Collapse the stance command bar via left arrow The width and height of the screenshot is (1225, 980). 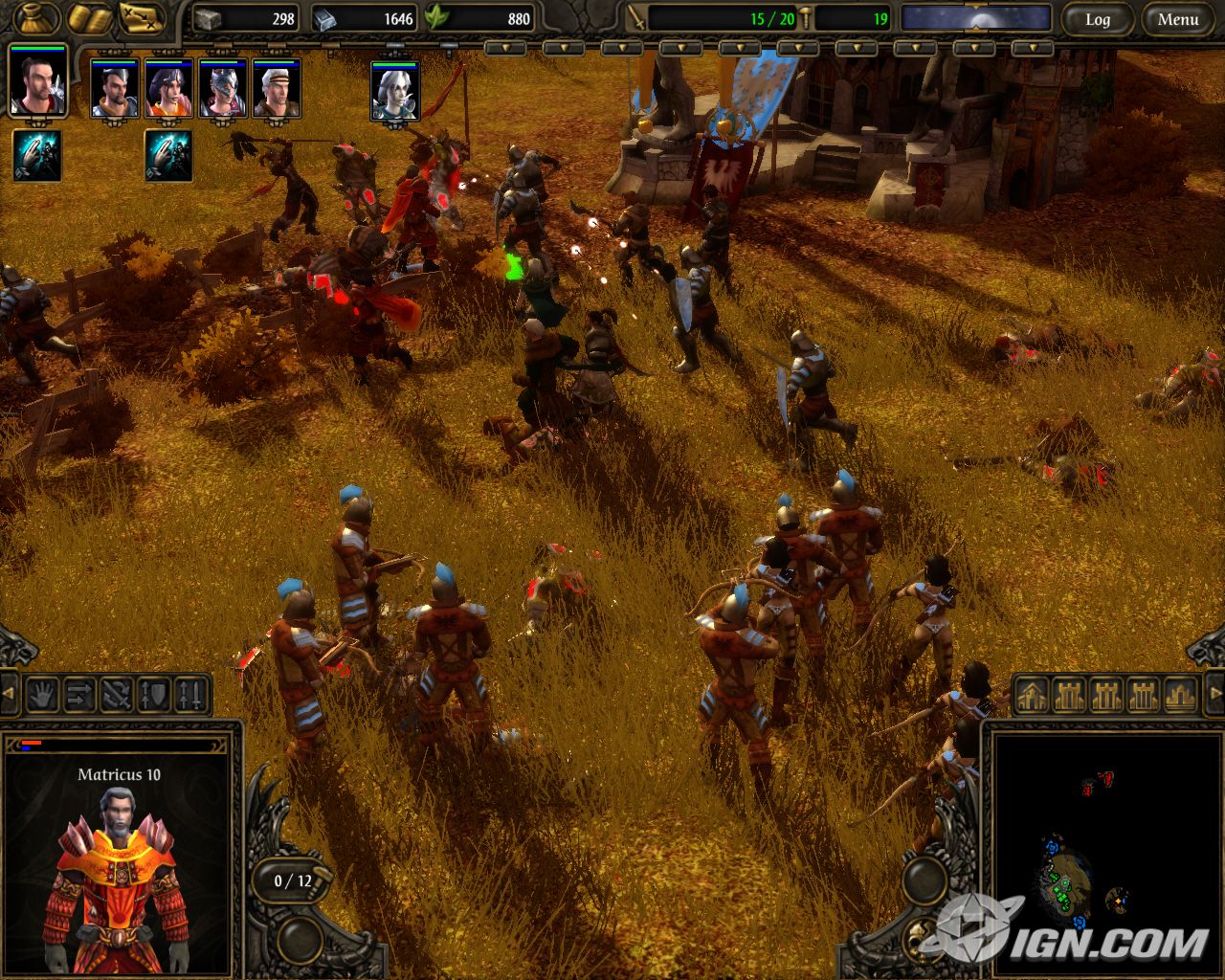(8, 691)
